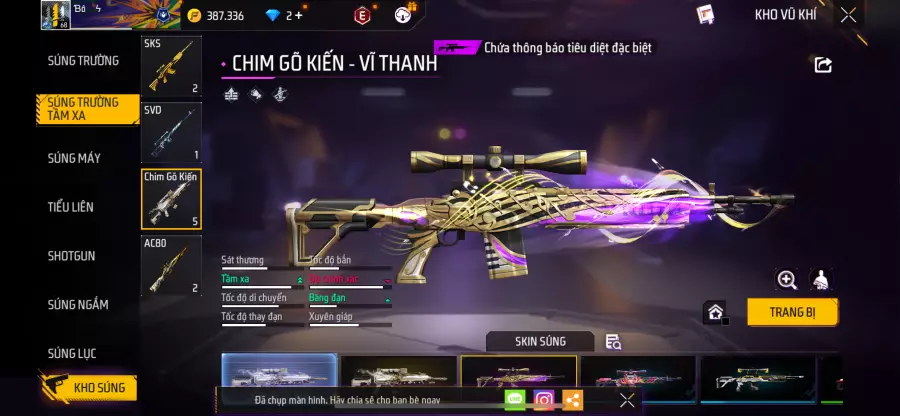Switch to Súng Máy category
Image resolution: width=900 pixels, height=416 pixels.
tap(74, 158)
